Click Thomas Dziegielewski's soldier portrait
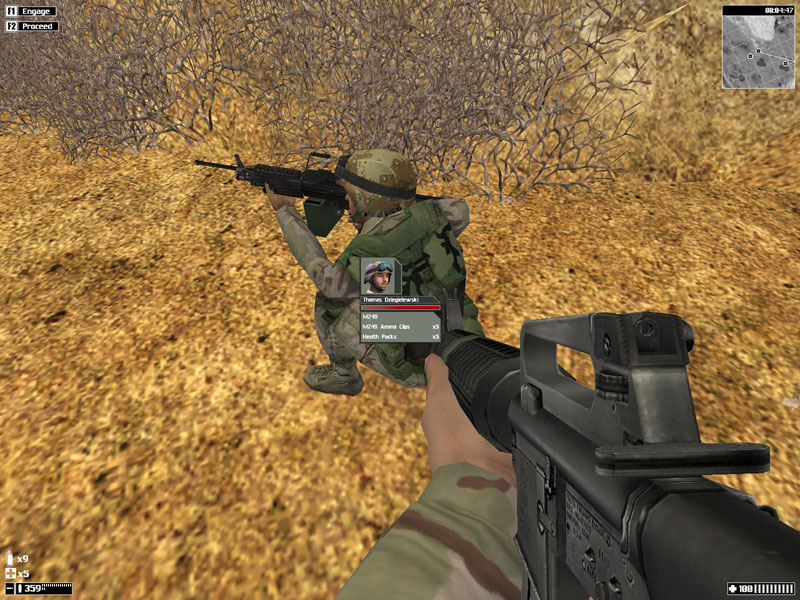This screenshot has height=600, width=800. pyautogui.click(x=378, y=276)
